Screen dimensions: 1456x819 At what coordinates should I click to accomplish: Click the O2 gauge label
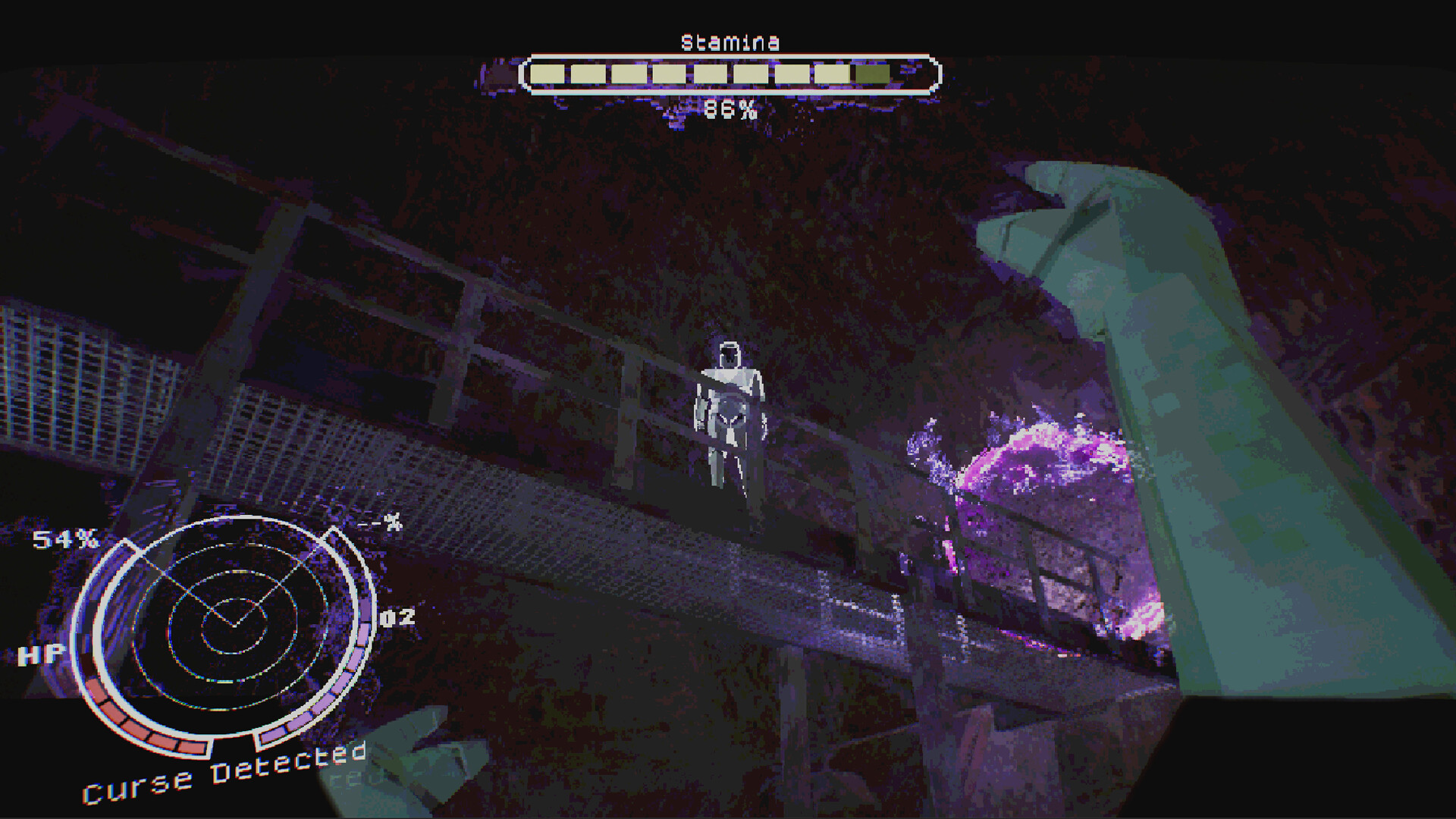(x=398, y=617)
